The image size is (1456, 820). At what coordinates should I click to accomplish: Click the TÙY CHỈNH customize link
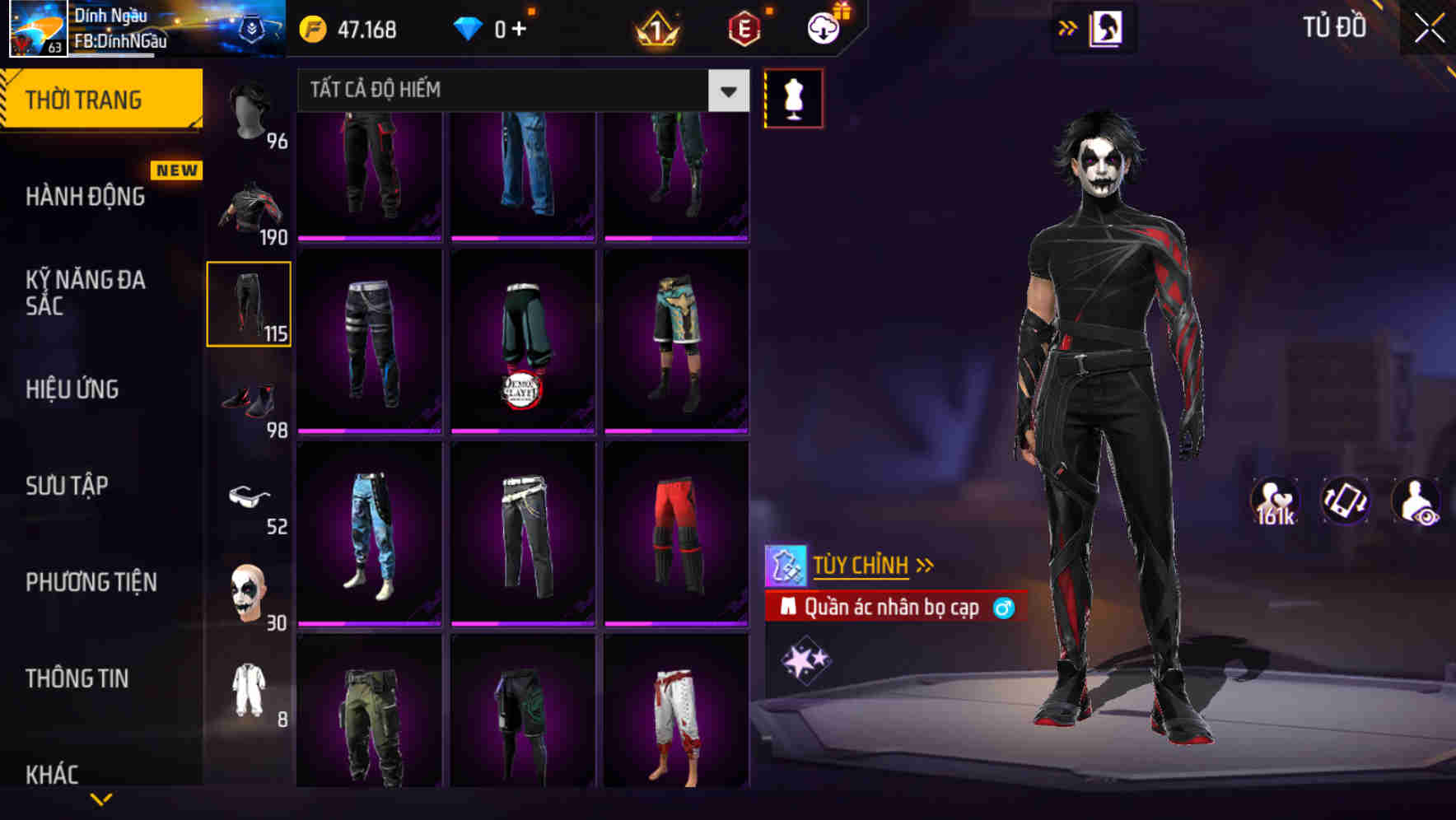click(x=861, y=564)
